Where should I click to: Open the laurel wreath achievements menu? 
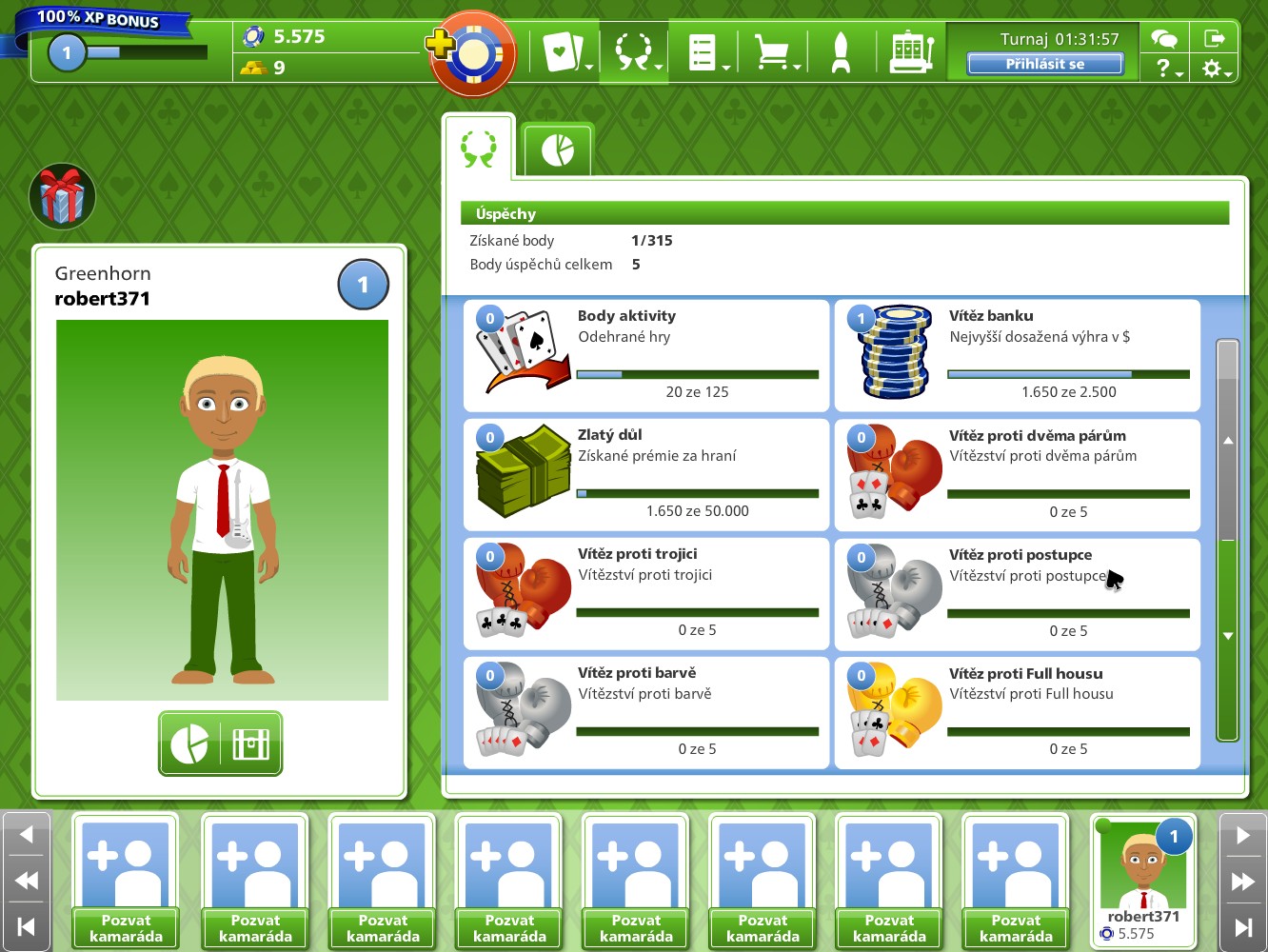[x=634, y=52]
